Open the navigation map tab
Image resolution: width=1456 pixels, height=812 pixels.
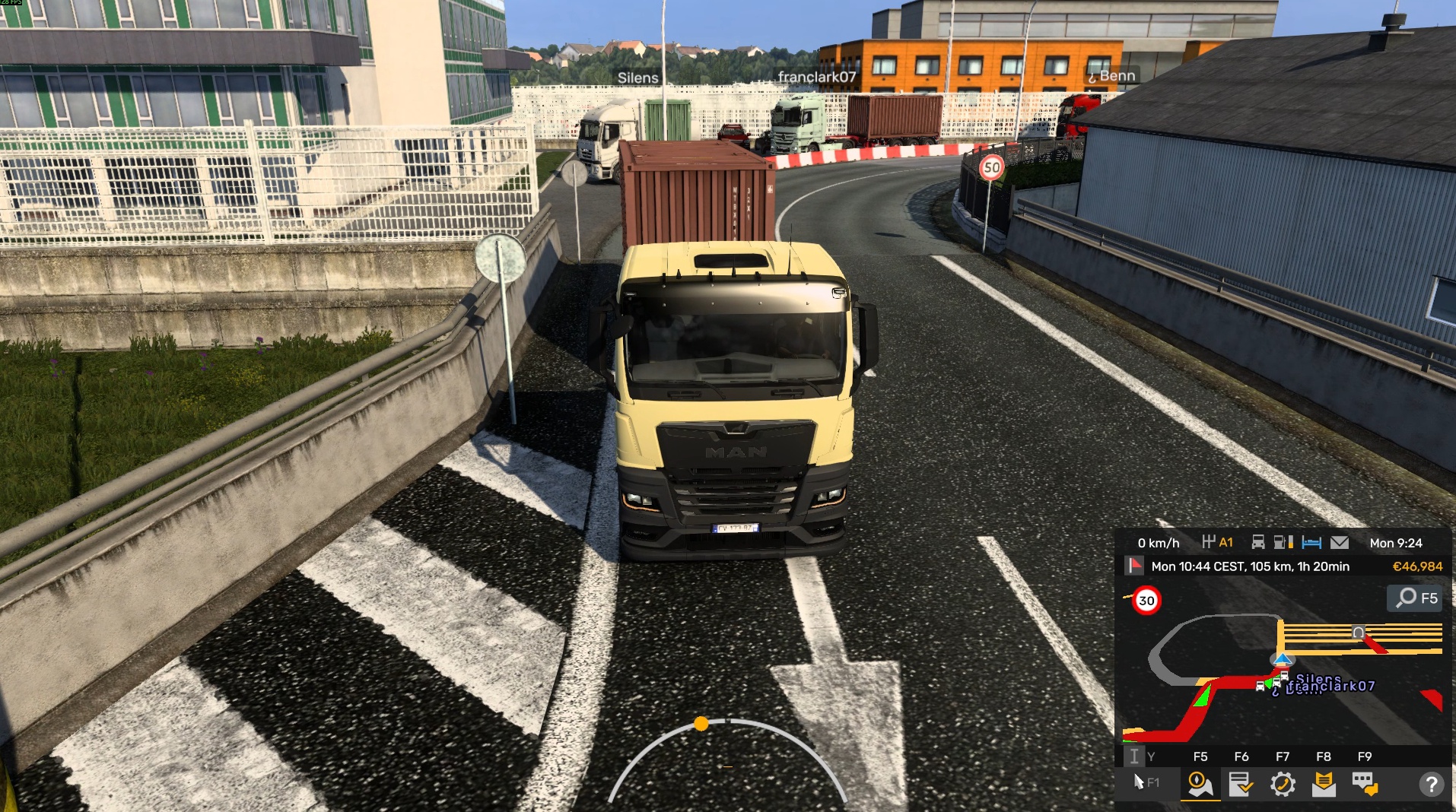tap(1200, 784)
